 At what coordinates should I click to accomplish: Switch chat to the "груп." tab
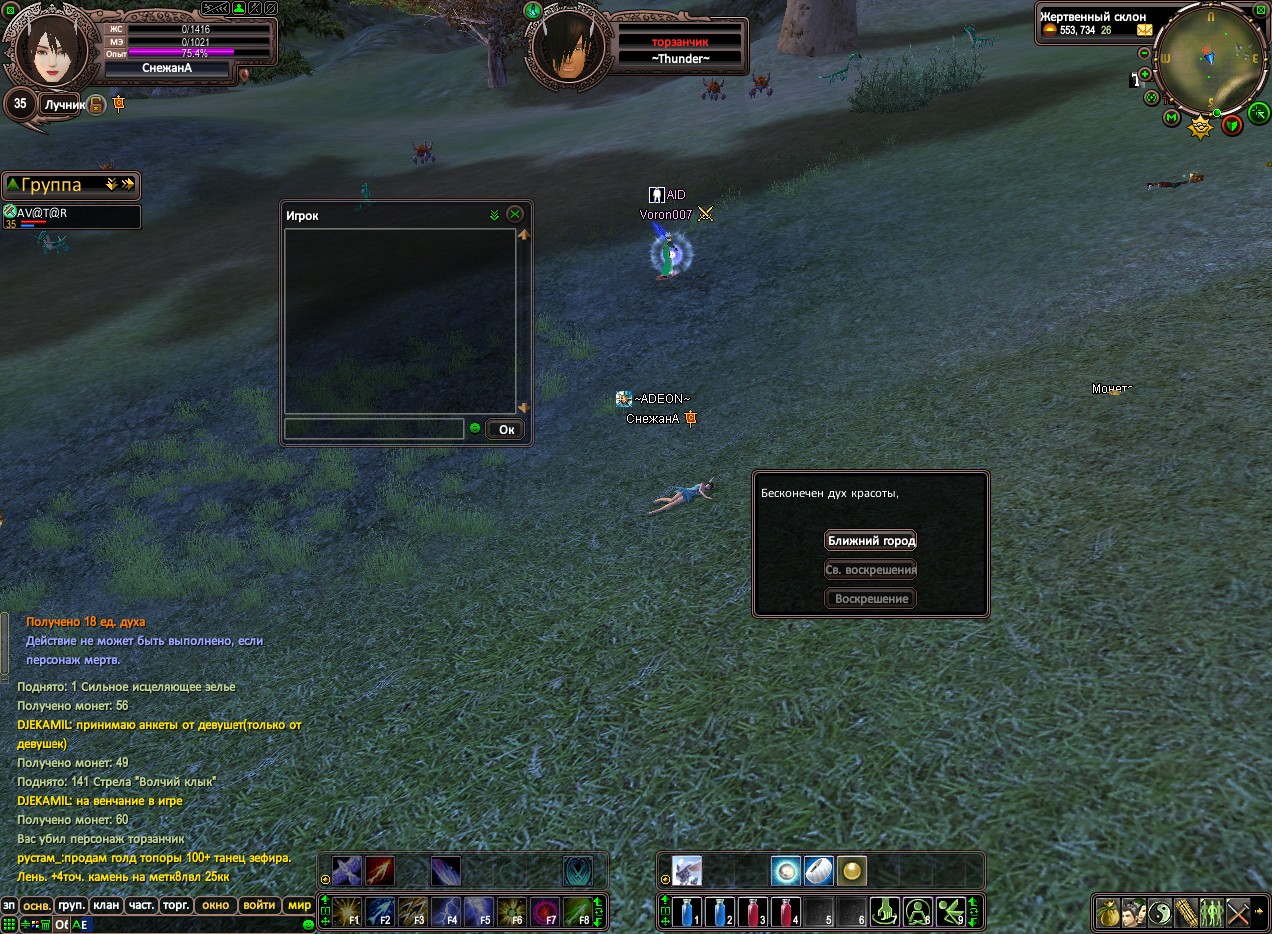(71, 905)
